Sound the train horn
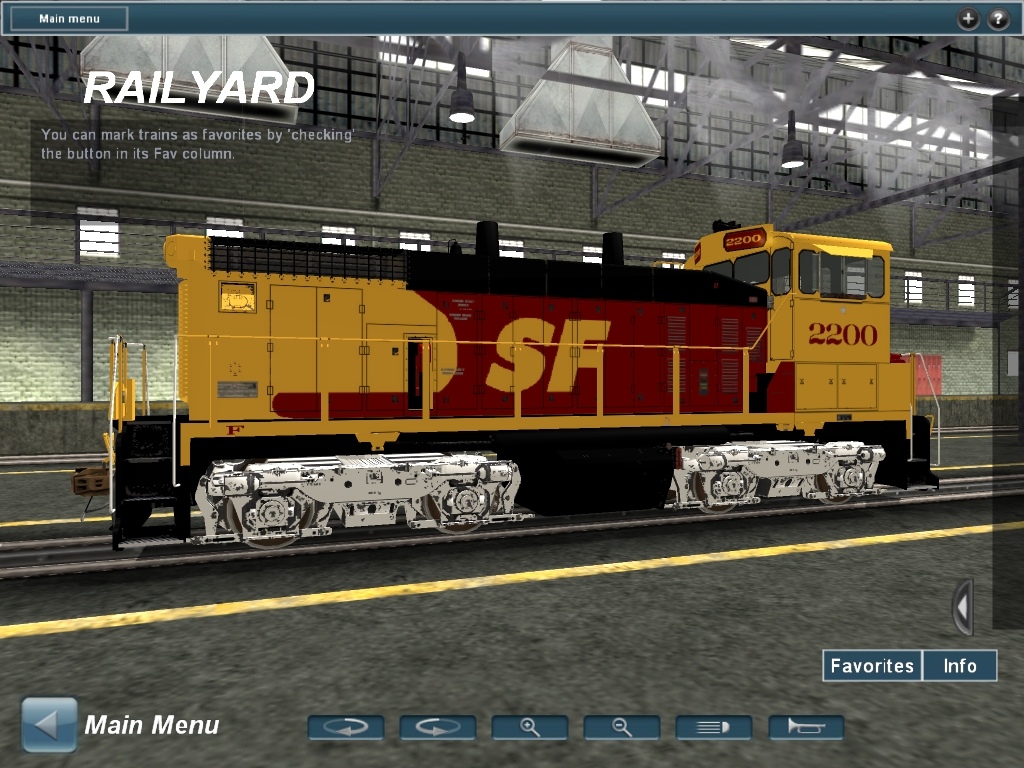This screenshot has height=768, width=1024. [806, 727]
